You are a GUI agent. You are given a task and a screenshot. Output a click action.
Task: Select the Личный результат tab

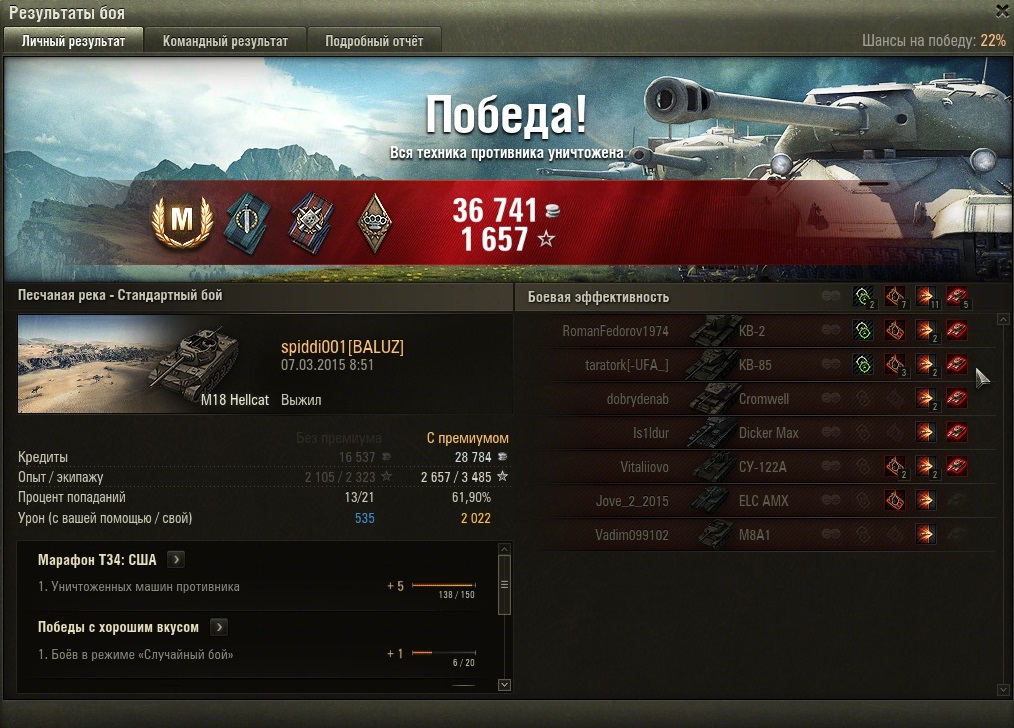click(73, 41)
